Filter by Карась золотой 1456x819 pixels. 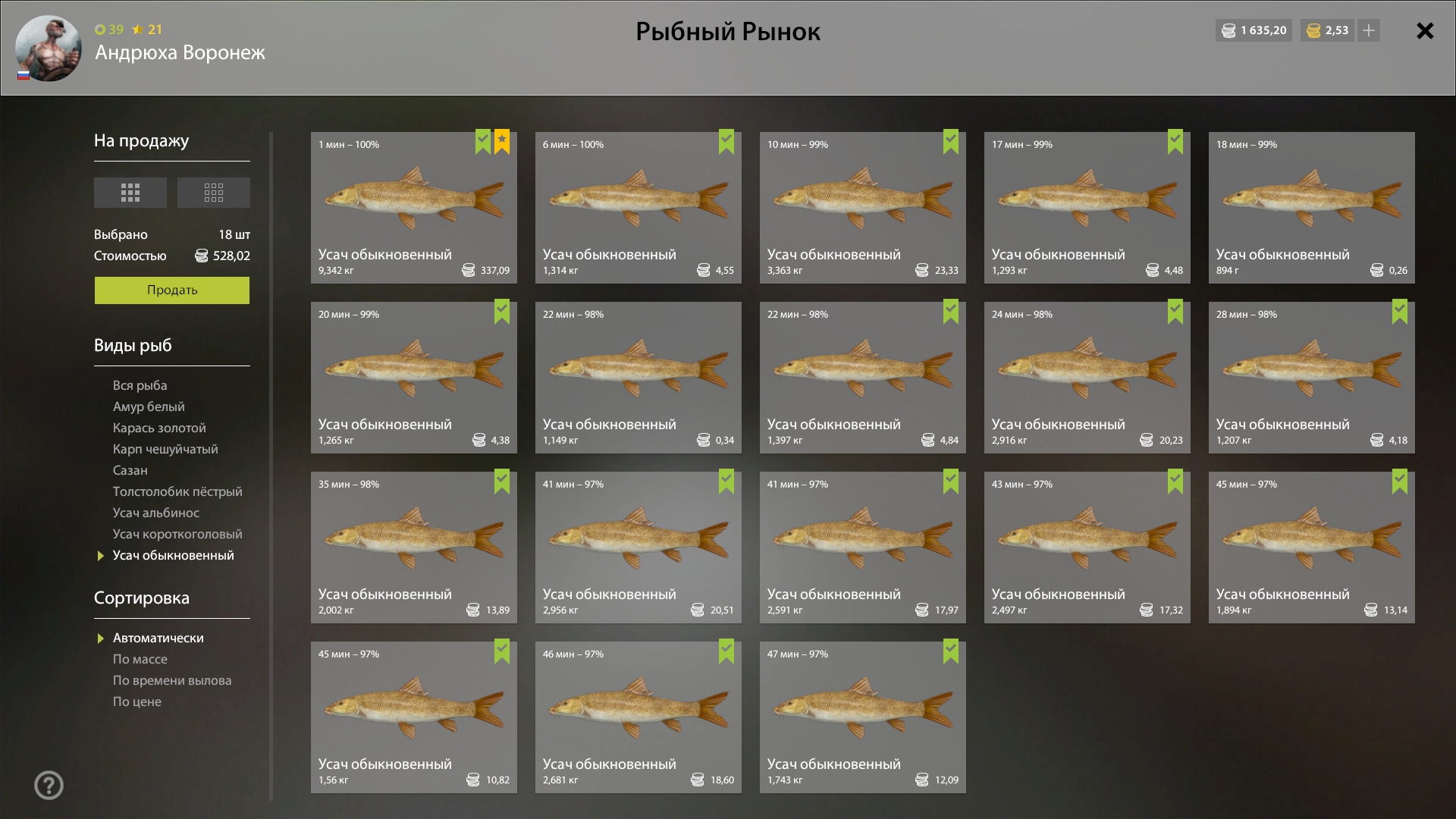[x=159, y=428]
